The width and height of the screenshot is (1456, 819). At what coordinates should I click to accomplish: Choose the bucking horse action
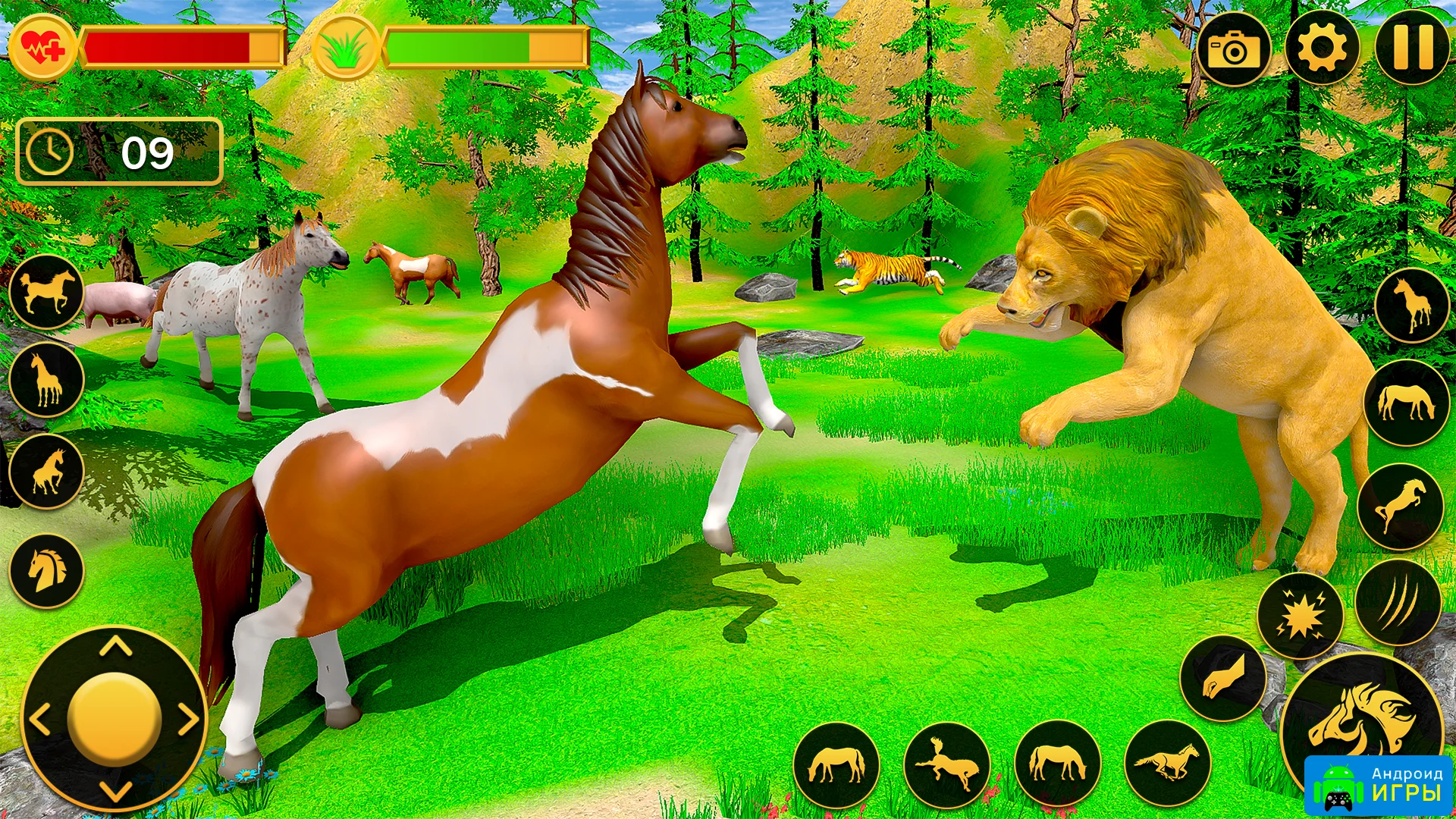pyautogui.click(x=946, y=764)
